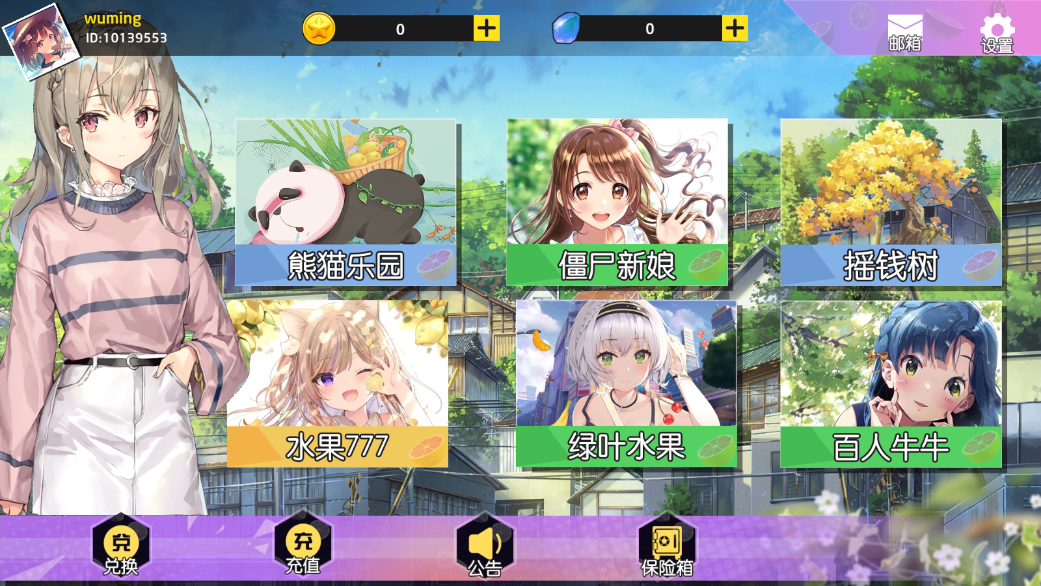Choose the 水果777 game tile
The image size is (1041, 586).
click(x=337, y=384)
